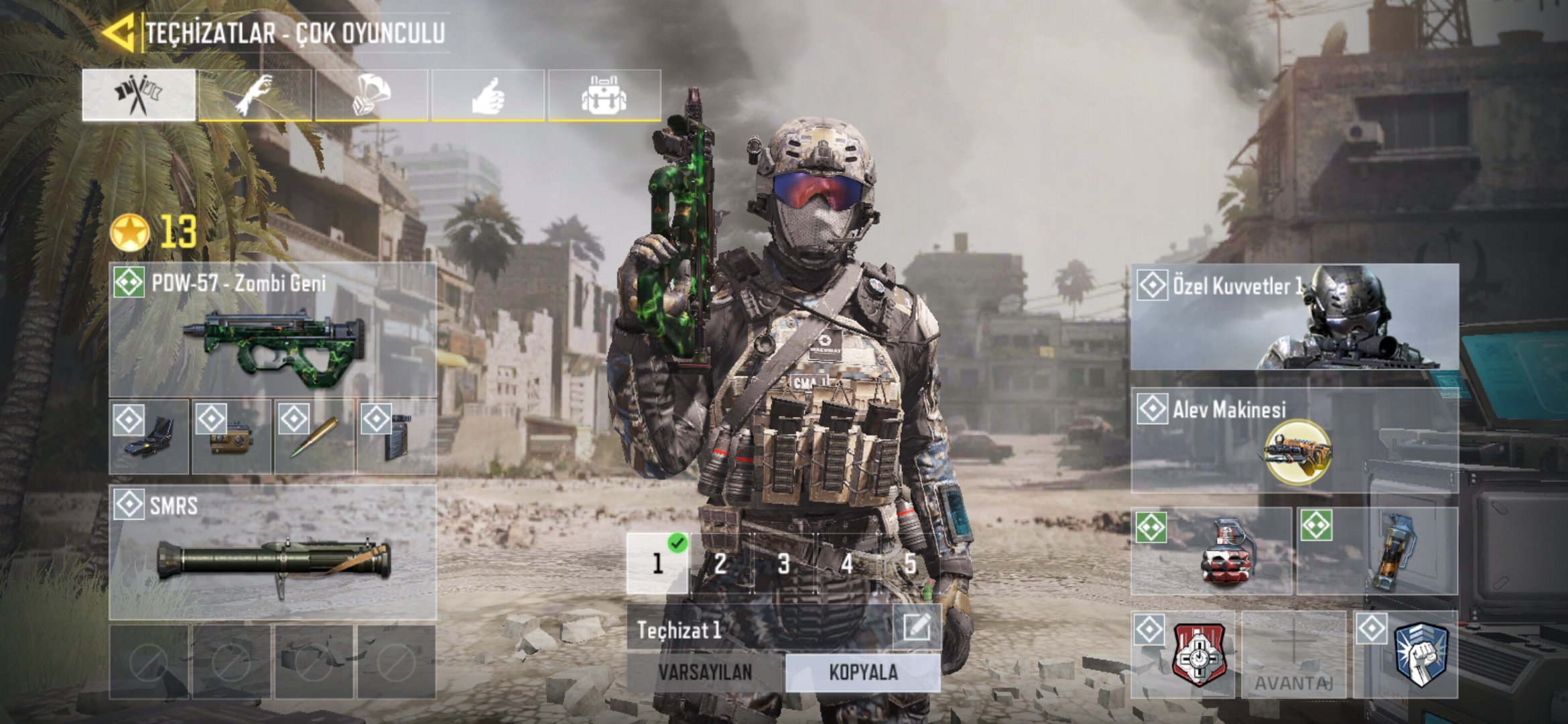Open the Özel Kuvvetler 1 character panel
The image size is (1568, 724).
click(1295, 317)
